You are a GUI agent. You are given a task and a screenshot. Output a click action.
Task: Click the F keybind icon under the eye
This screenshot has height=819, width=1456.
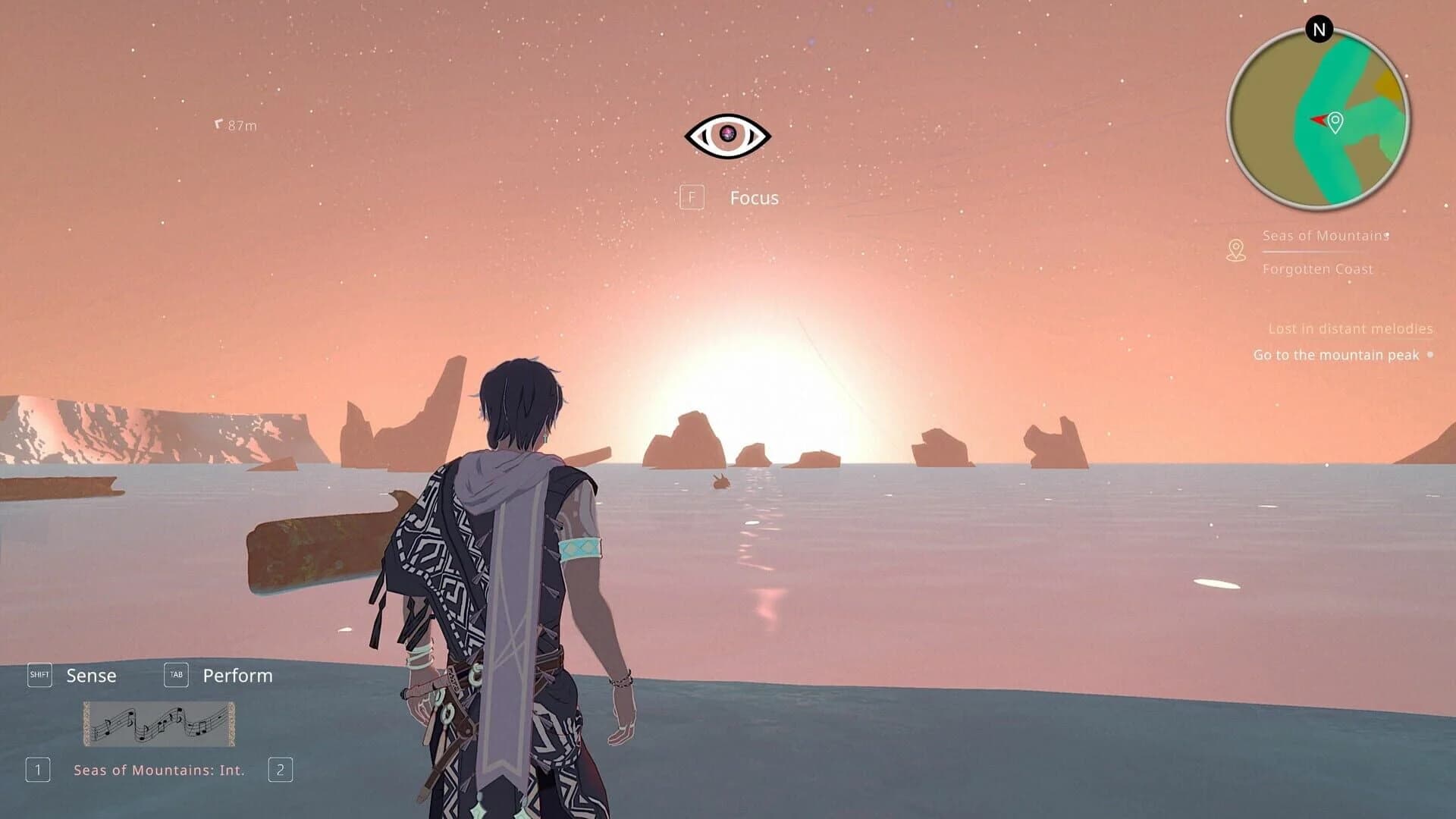692,197
